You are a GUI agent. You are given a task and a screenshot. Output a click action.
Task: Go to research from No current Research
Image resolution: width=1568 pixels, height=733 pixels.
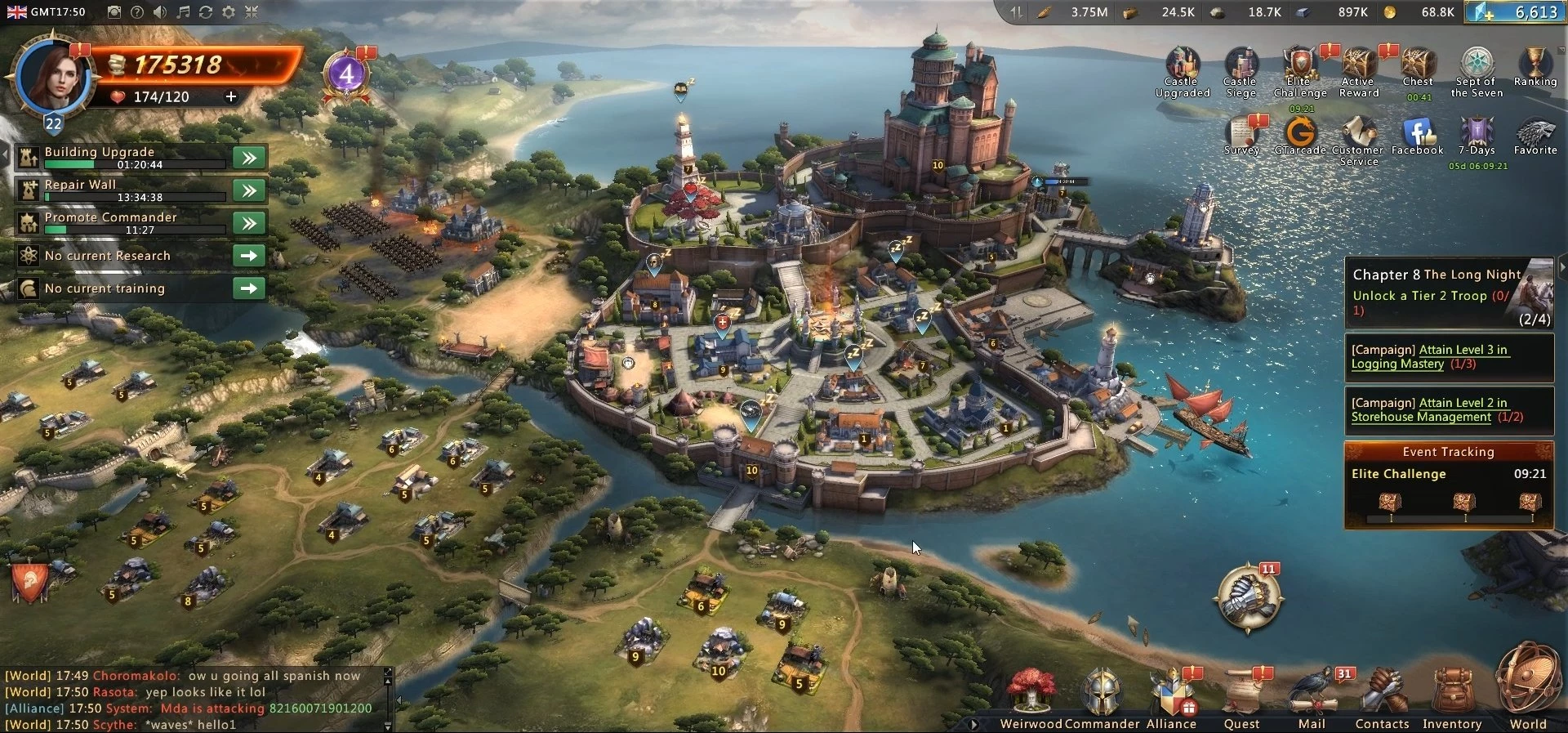pos(249,256)
